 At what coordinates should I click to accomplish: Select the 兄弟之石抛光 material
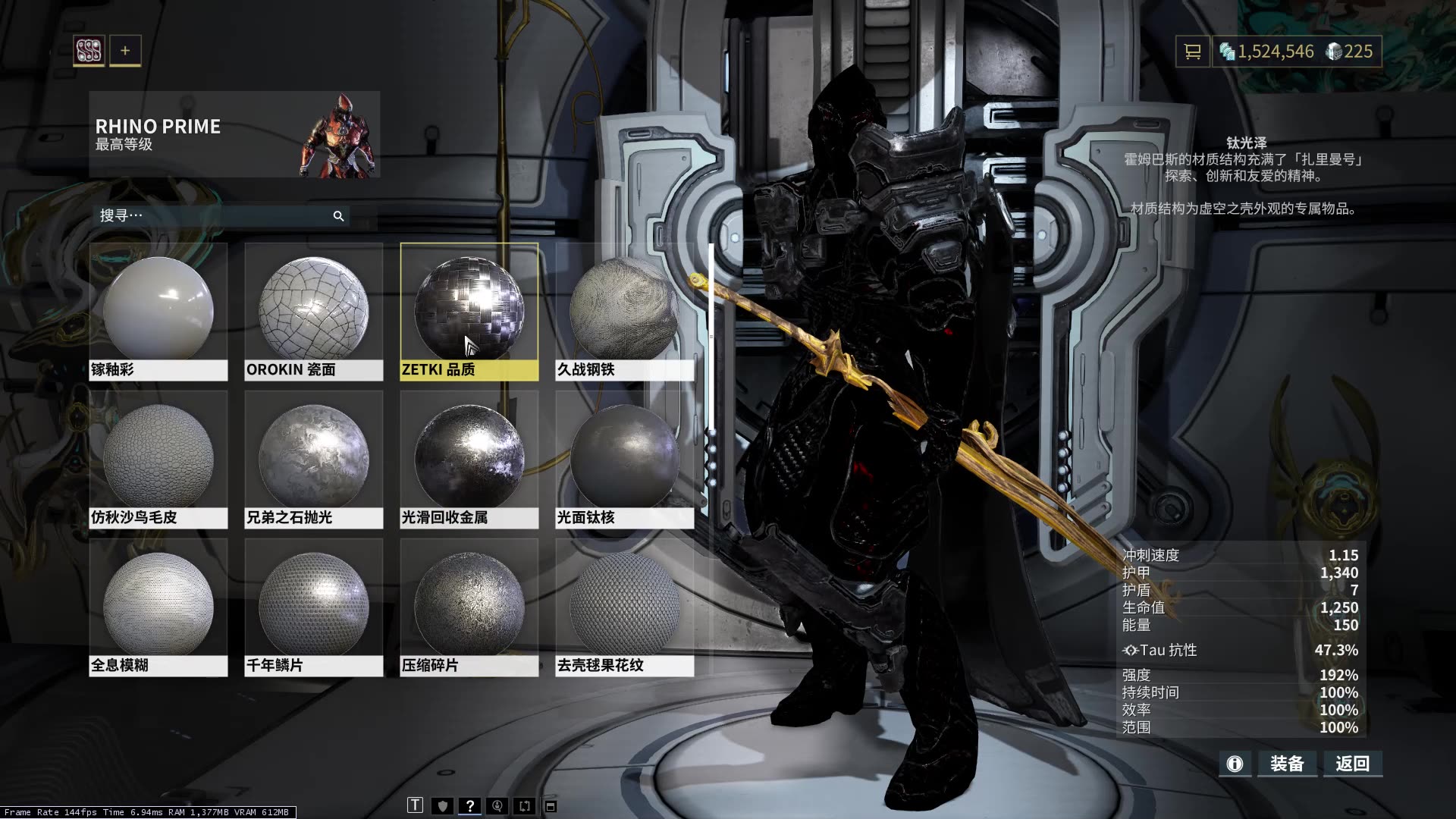click(313, 457)
